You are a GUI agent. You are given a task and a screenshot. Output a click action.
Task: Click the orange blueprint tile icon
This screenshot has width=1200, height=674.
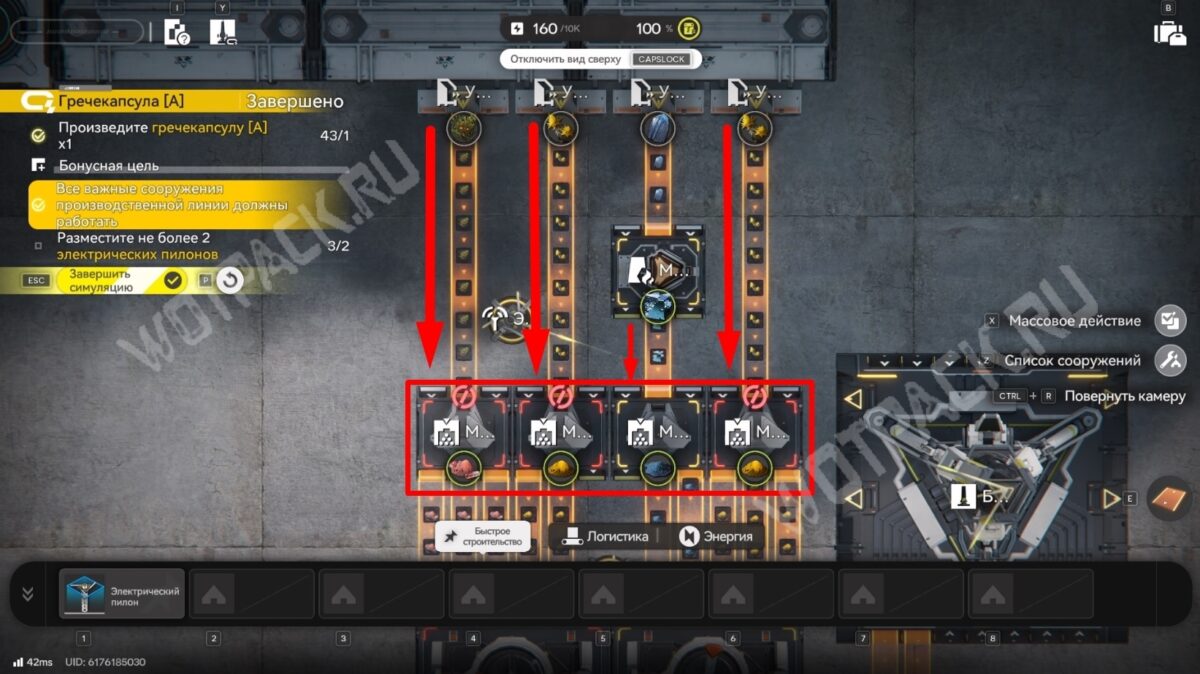coord(1165,498)
